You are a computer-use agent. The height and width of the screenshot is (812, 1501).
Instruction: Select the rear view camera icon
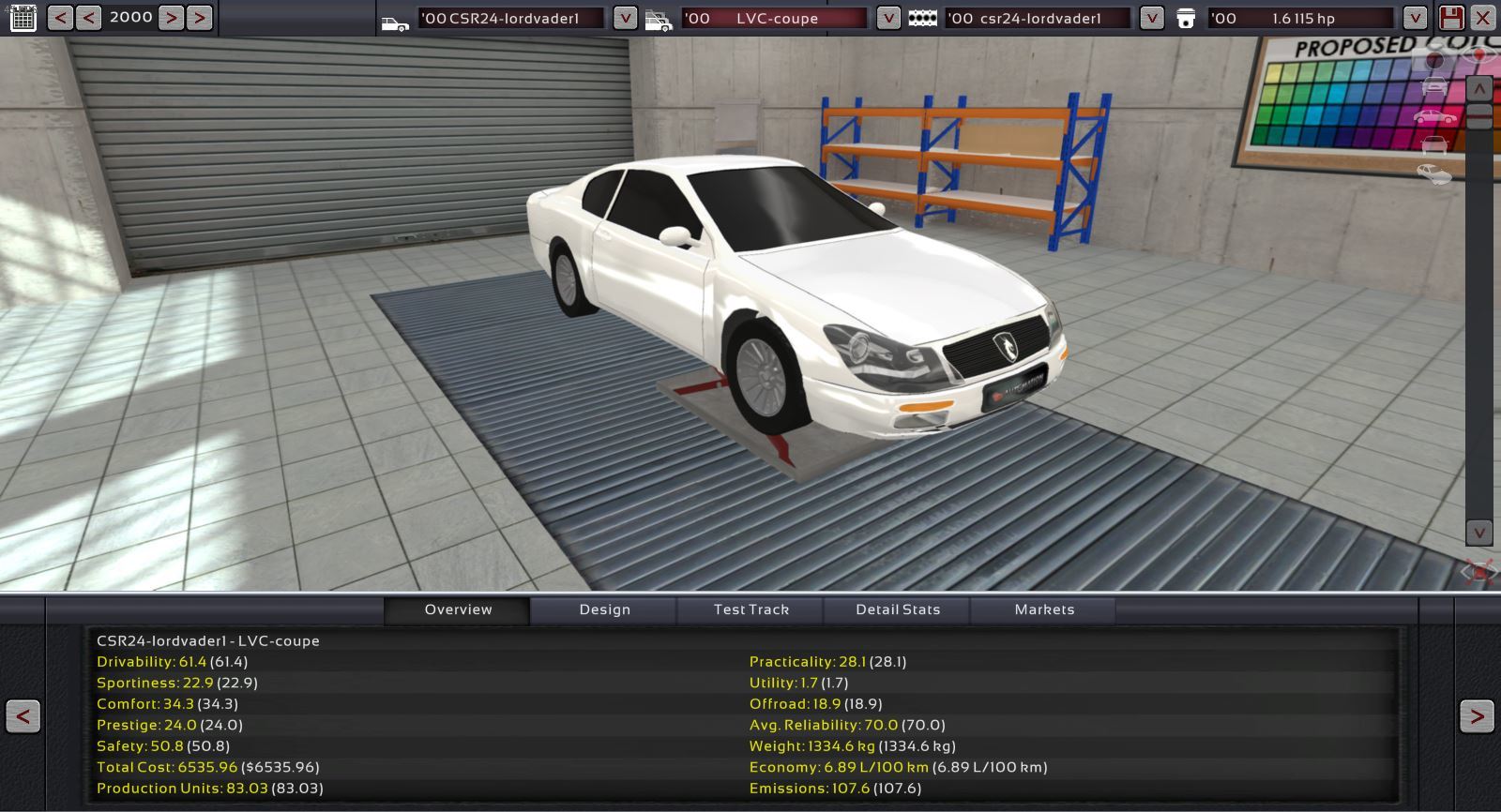tap(1434, 145)
